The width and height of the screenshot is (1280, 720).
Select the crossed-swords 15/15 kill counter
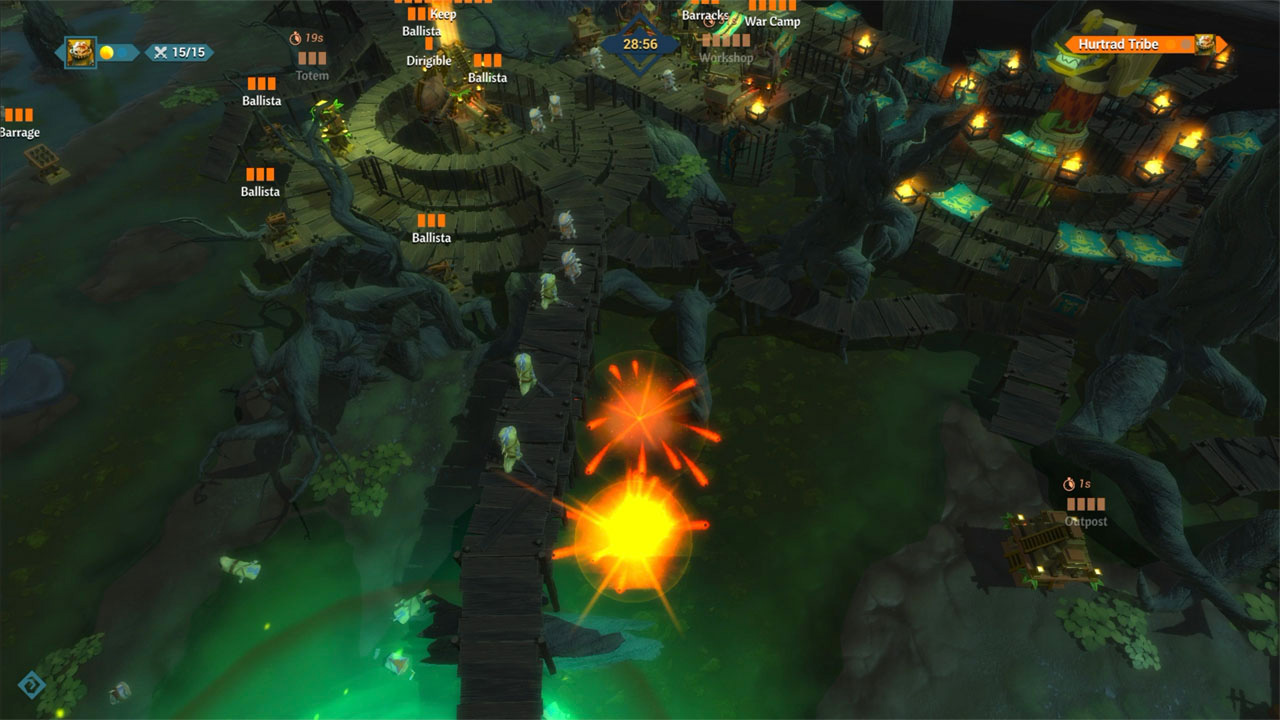[x=179, y=53]
